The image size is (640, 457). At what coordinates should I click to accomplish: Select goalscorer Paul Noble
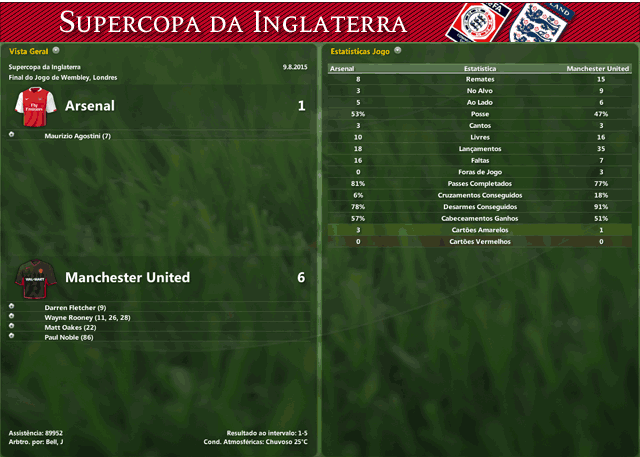(x=69, y=337)
